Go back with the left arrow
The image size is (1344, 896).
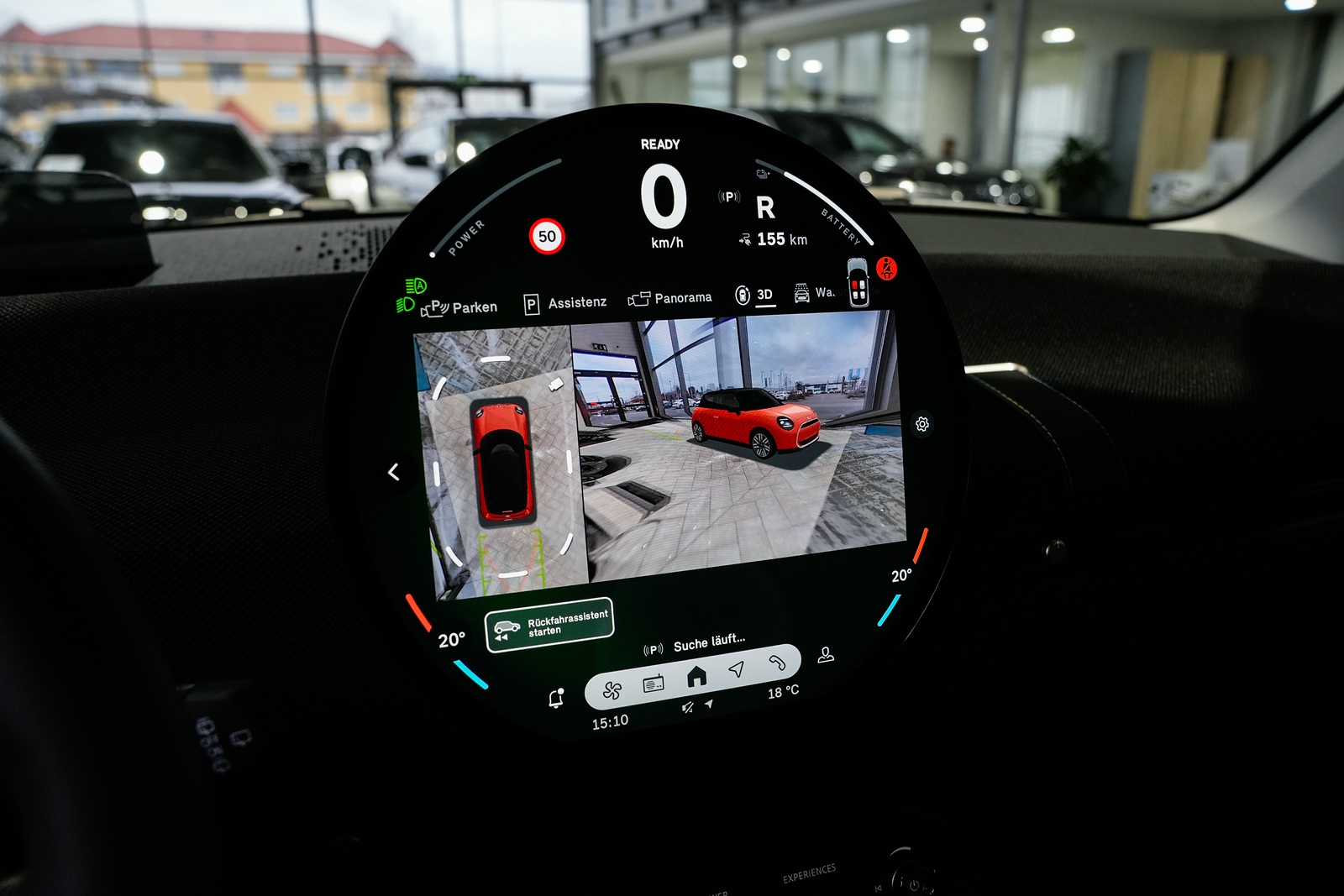point(394,472)
